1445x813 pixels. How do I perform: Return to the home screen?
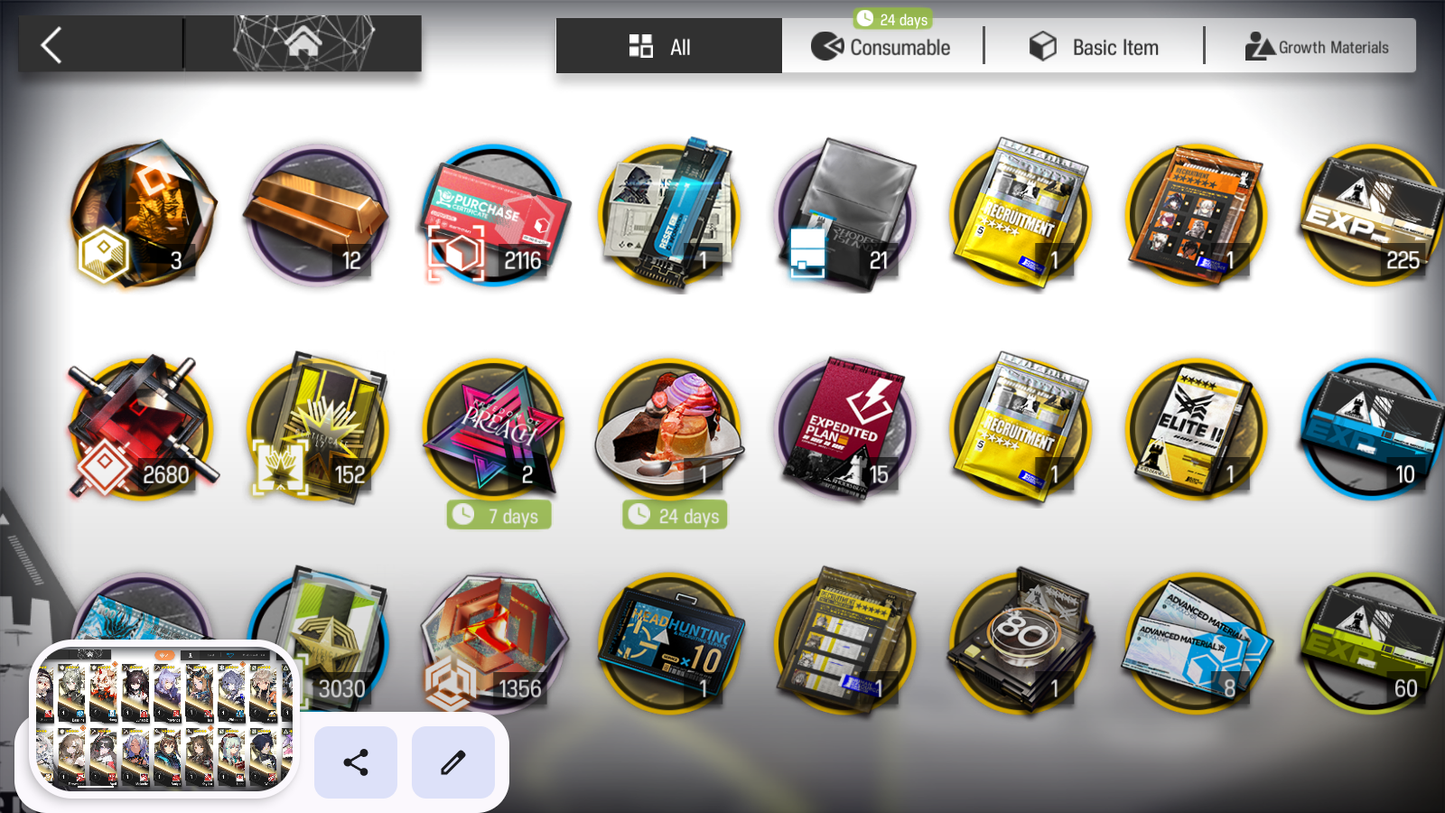pyautogui.click(x=303, y=44)
